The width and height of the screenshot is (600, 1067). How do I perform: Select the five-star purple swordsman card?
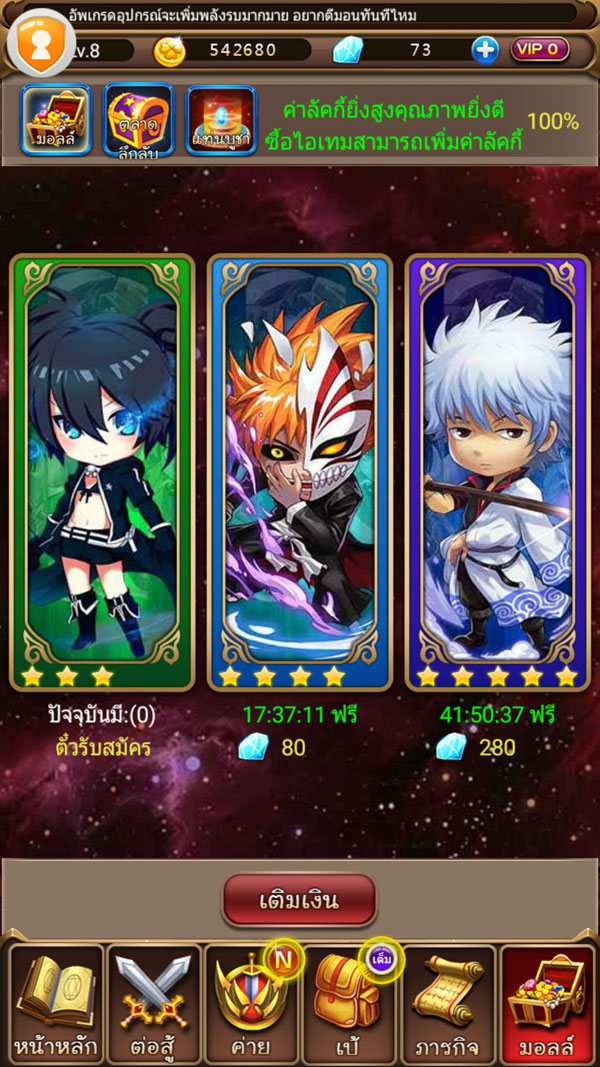tap(497, 470)
